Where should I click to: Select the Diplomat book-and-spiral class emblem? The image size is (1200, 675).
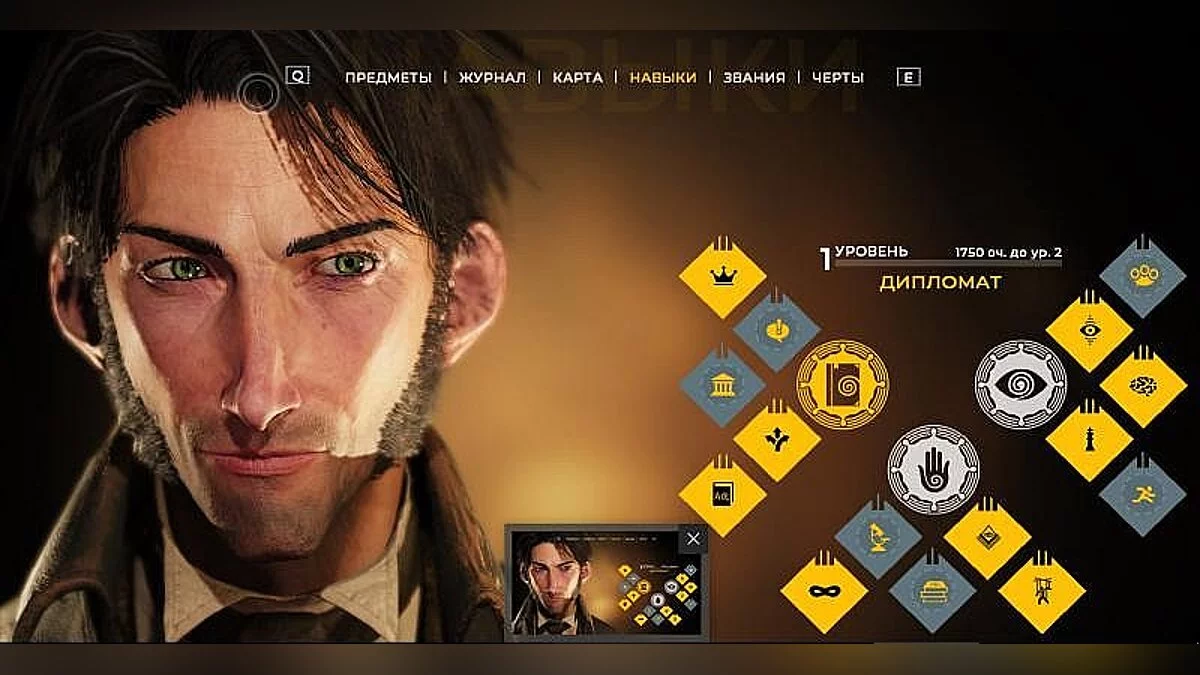tap(842, 384)
